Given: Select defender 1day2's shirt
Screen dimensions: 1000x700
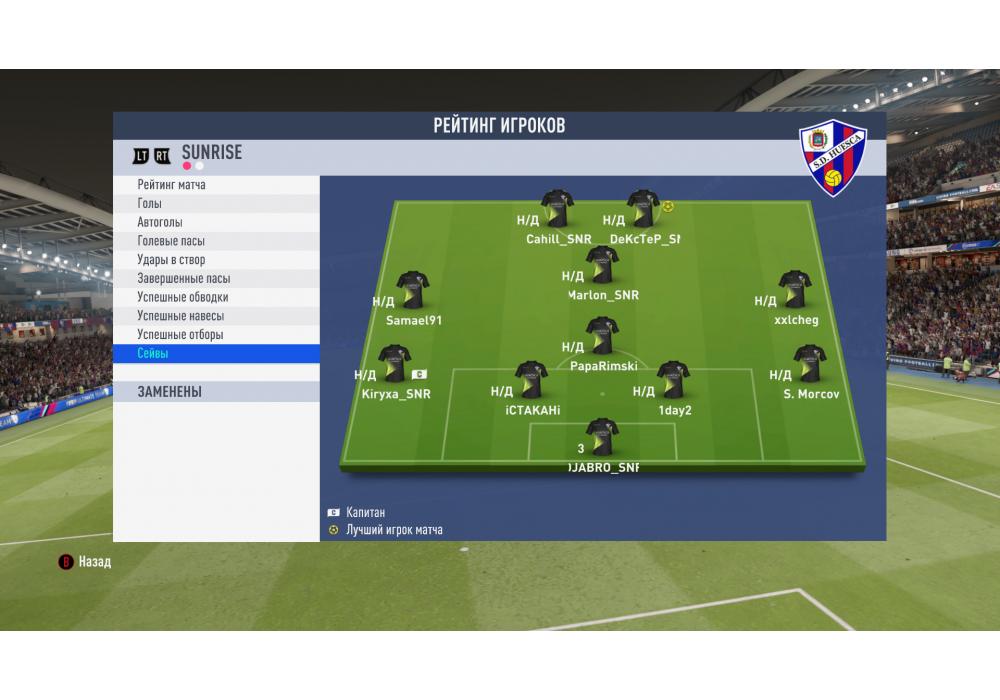Looking at the screenshot, I should tap(674, 380).
